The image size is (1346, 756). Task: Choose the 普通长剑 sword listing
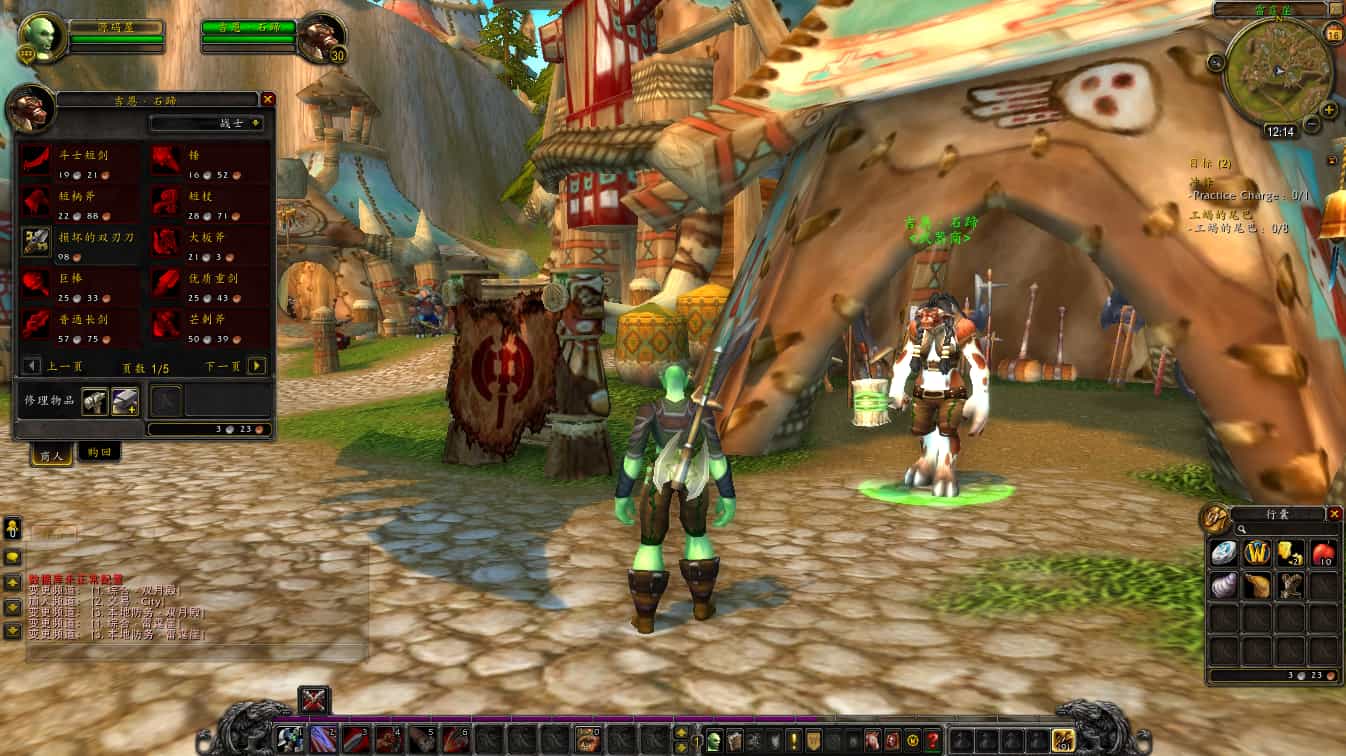pyautogui.click(x=37, y=323)
